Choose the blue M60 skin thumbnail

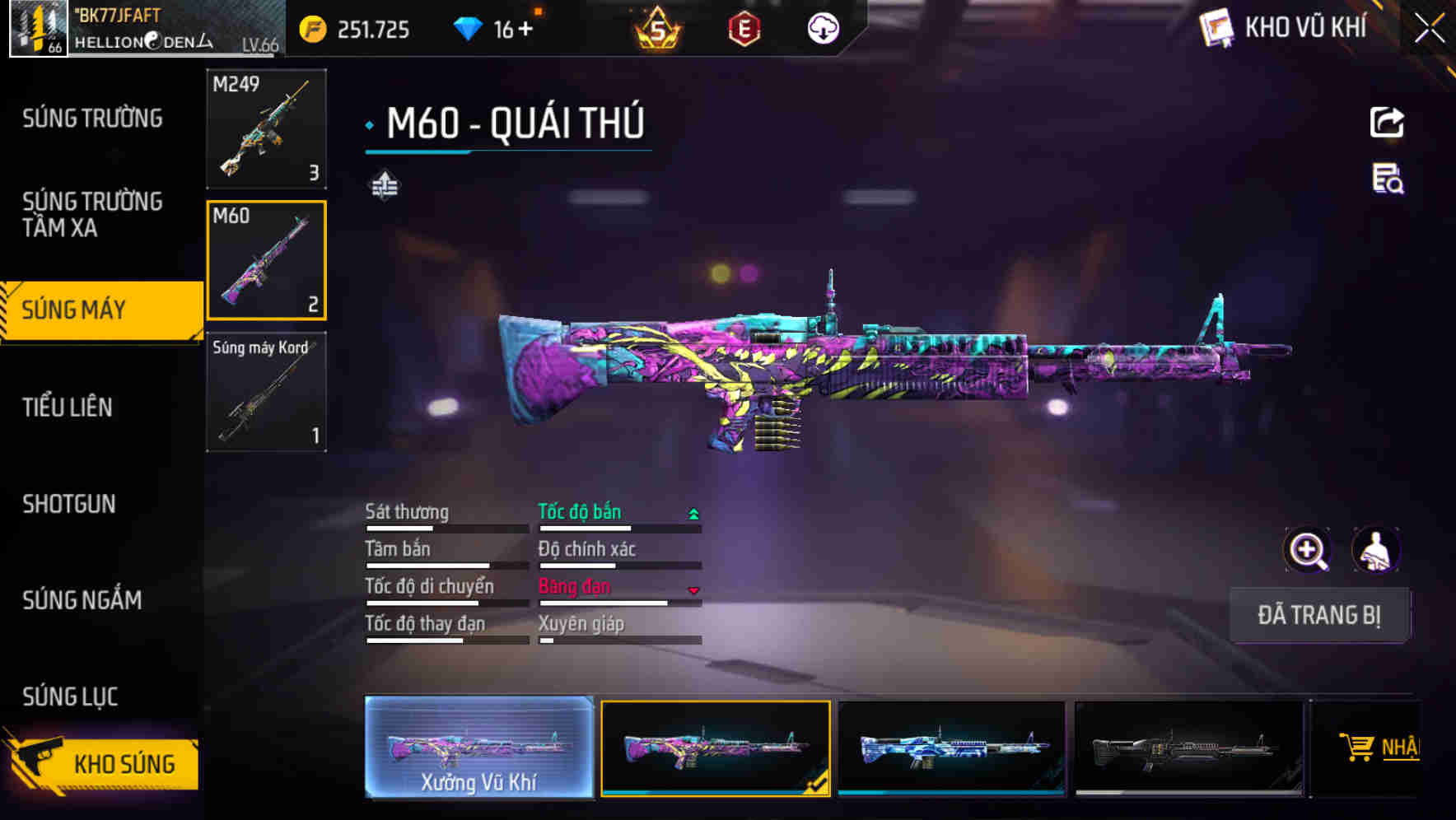[951, 748]
